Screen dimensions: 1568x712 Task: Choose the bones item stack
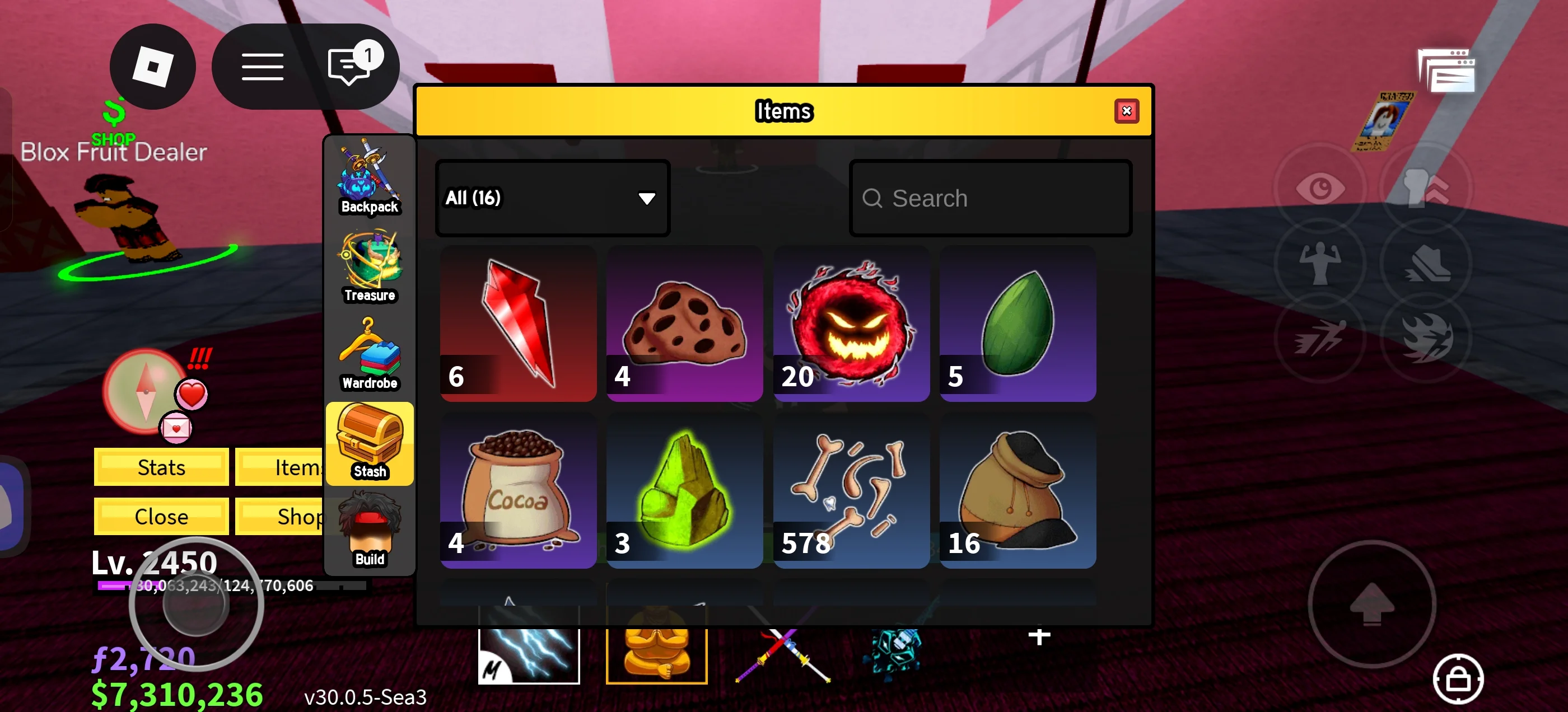coord(851,490)
